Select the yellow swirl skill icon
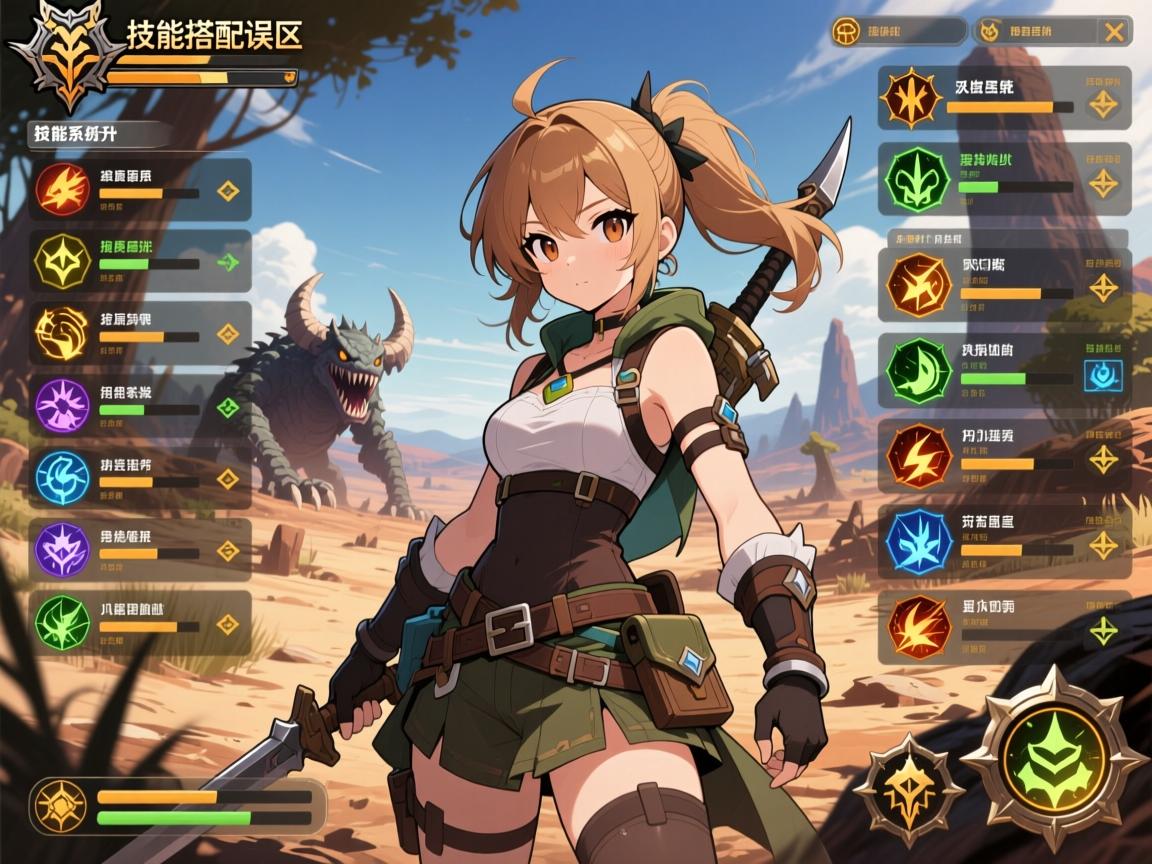The image size is (1152, 864). (62, 332)
